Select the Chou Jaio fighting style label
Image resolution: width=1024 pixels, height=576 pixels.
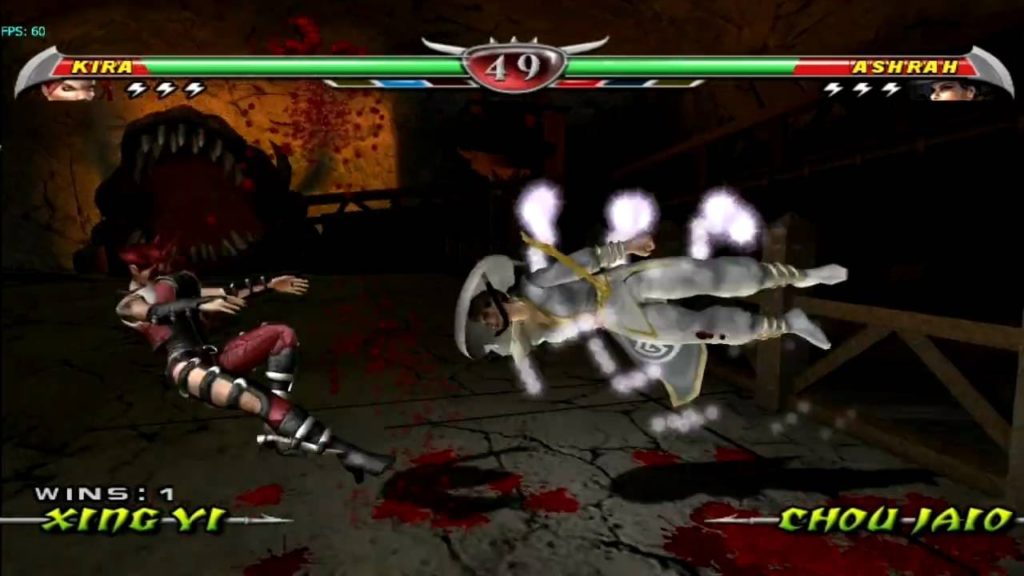(x=894, y=520)
